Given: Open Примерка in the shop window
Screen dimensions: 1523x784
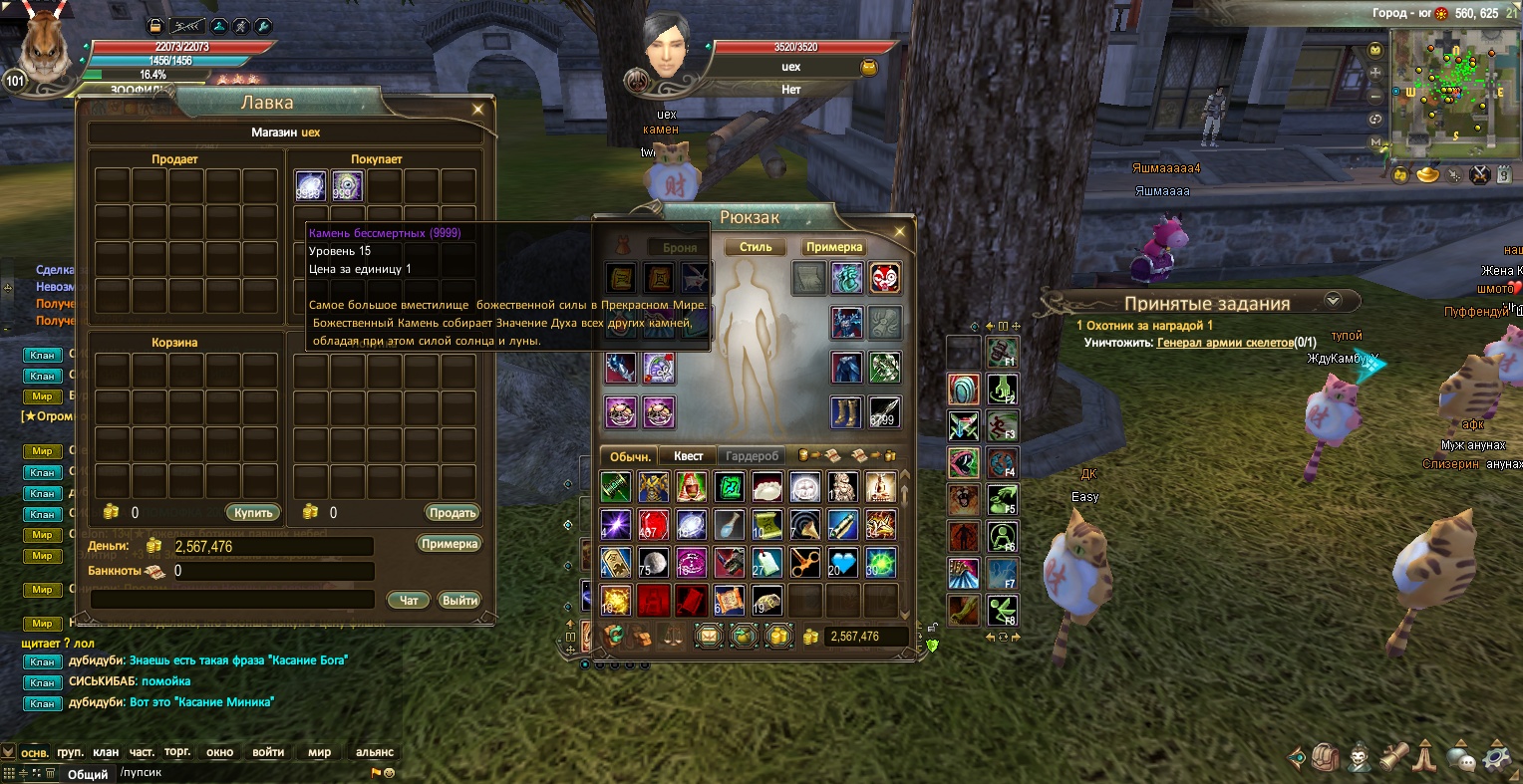Looking at the screenshot, I should [x=450, y=544].
